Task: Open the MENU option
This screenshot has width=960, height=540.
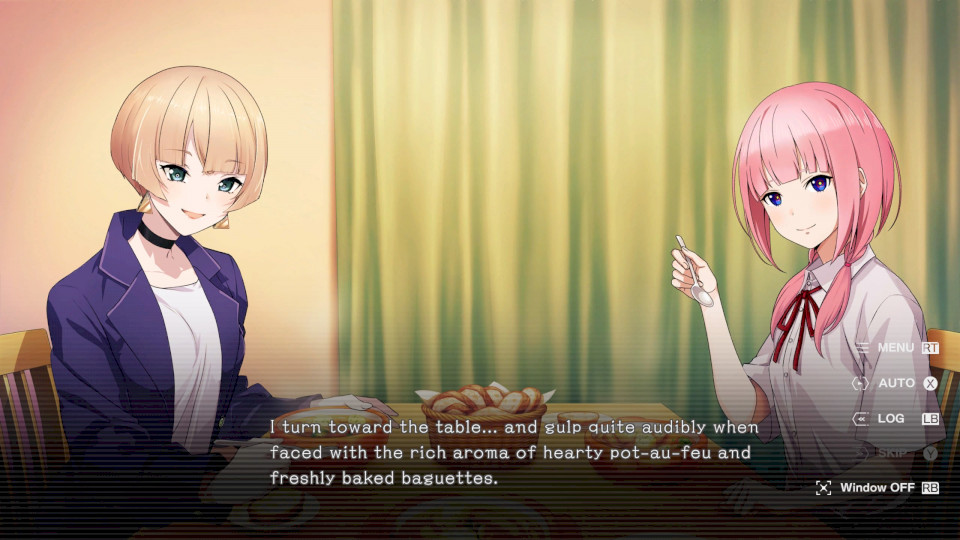Action: (895, 348)
